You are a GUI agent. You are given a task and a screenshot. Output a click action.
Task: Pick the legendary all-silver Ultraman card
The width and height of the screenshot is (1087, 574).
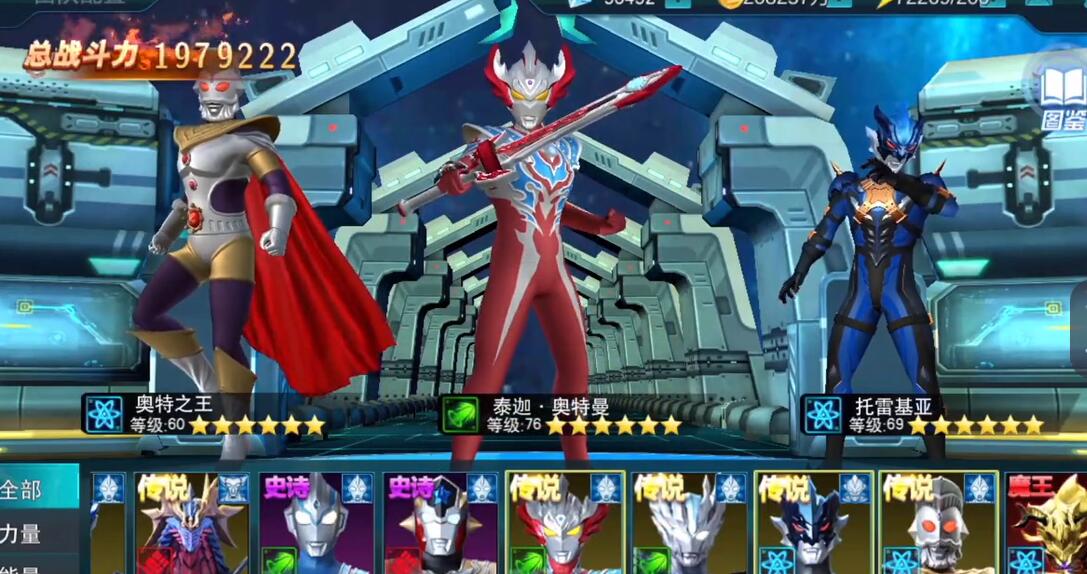point(690,523)
